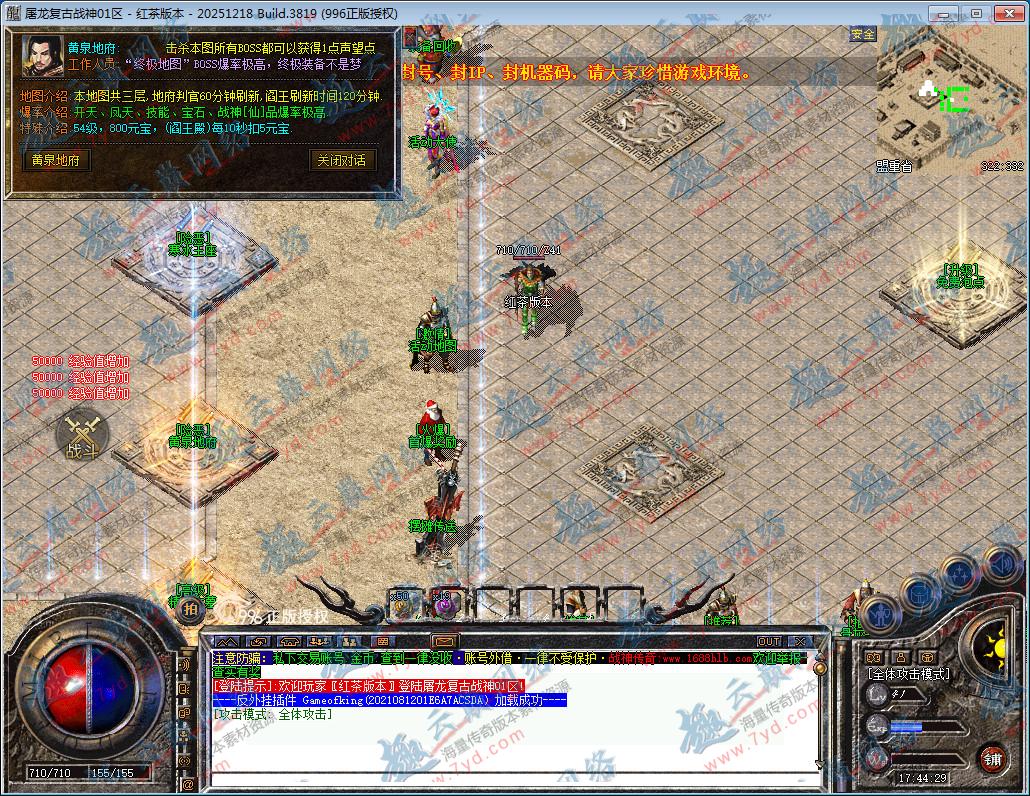Open the shop 铺 red button

point(991,758)
